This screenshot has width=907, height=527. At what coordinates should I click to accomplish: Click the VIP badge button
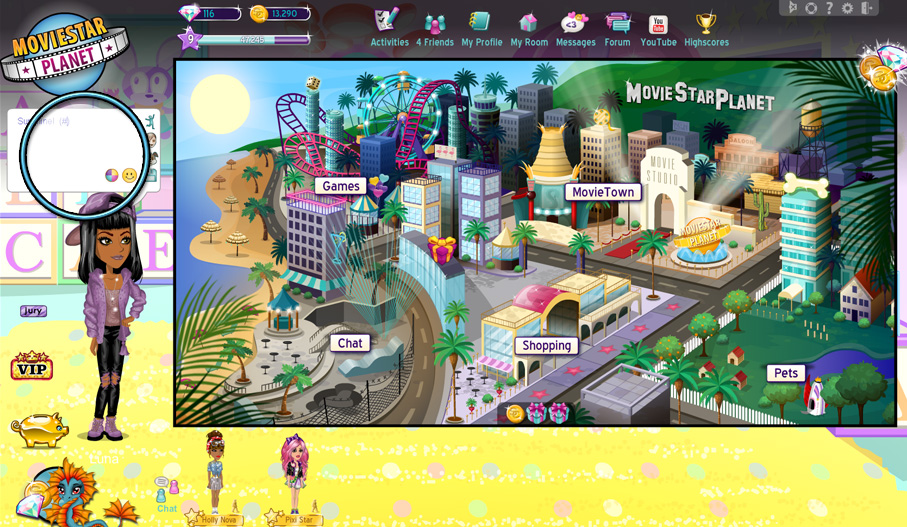[x=31, y=367]
